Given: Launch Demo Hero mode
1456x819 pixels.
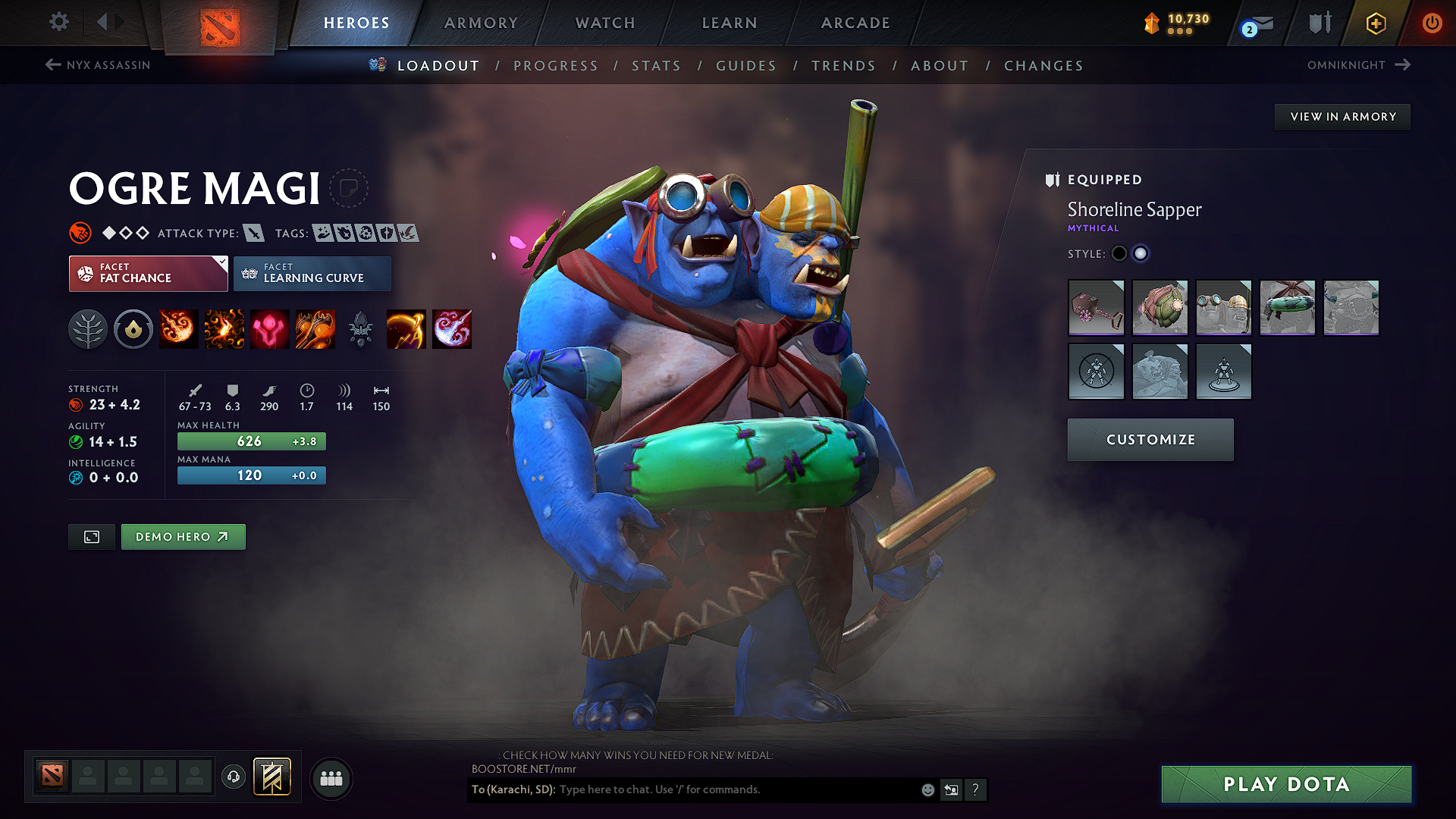Looking at the screenshot, I should (x=183, y=537).
